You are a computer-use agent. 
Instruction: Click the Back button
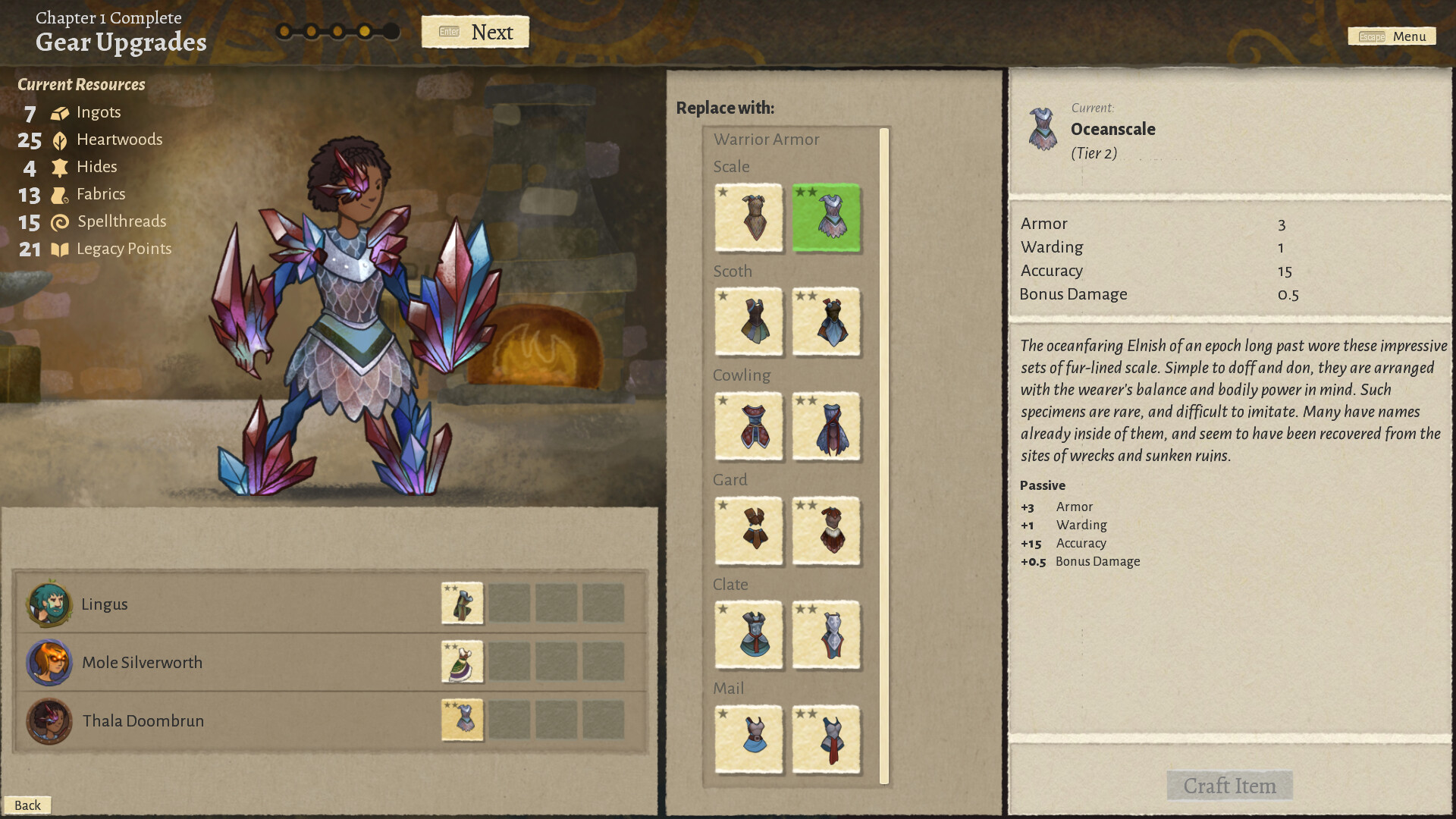[x=29, y=805]
